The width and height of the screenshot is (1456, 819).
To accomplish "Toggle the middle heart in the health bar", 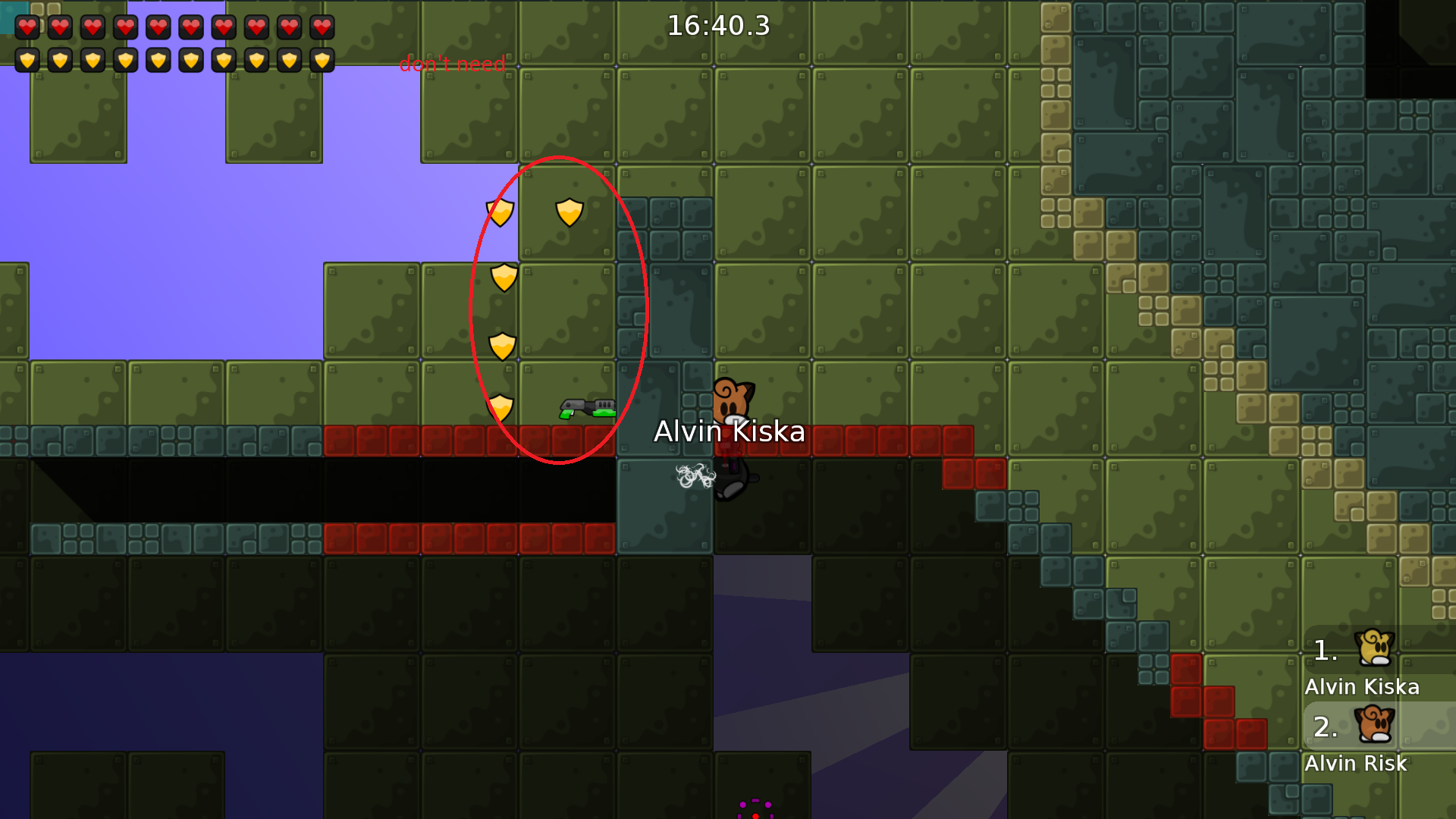I will [159, 28].
